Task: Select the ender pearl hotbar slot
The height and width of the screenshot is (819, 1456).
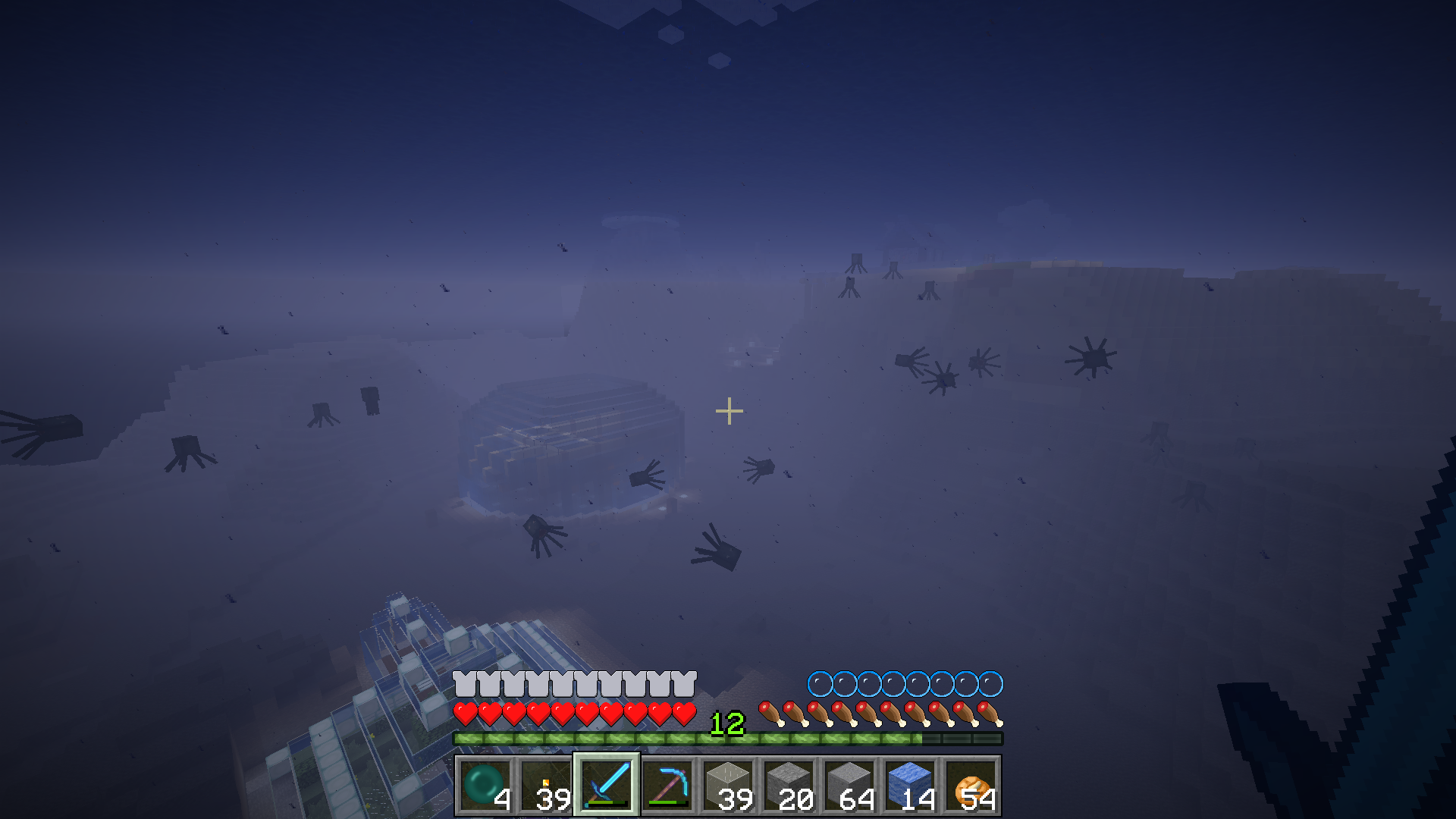Action: click(485, 786)
